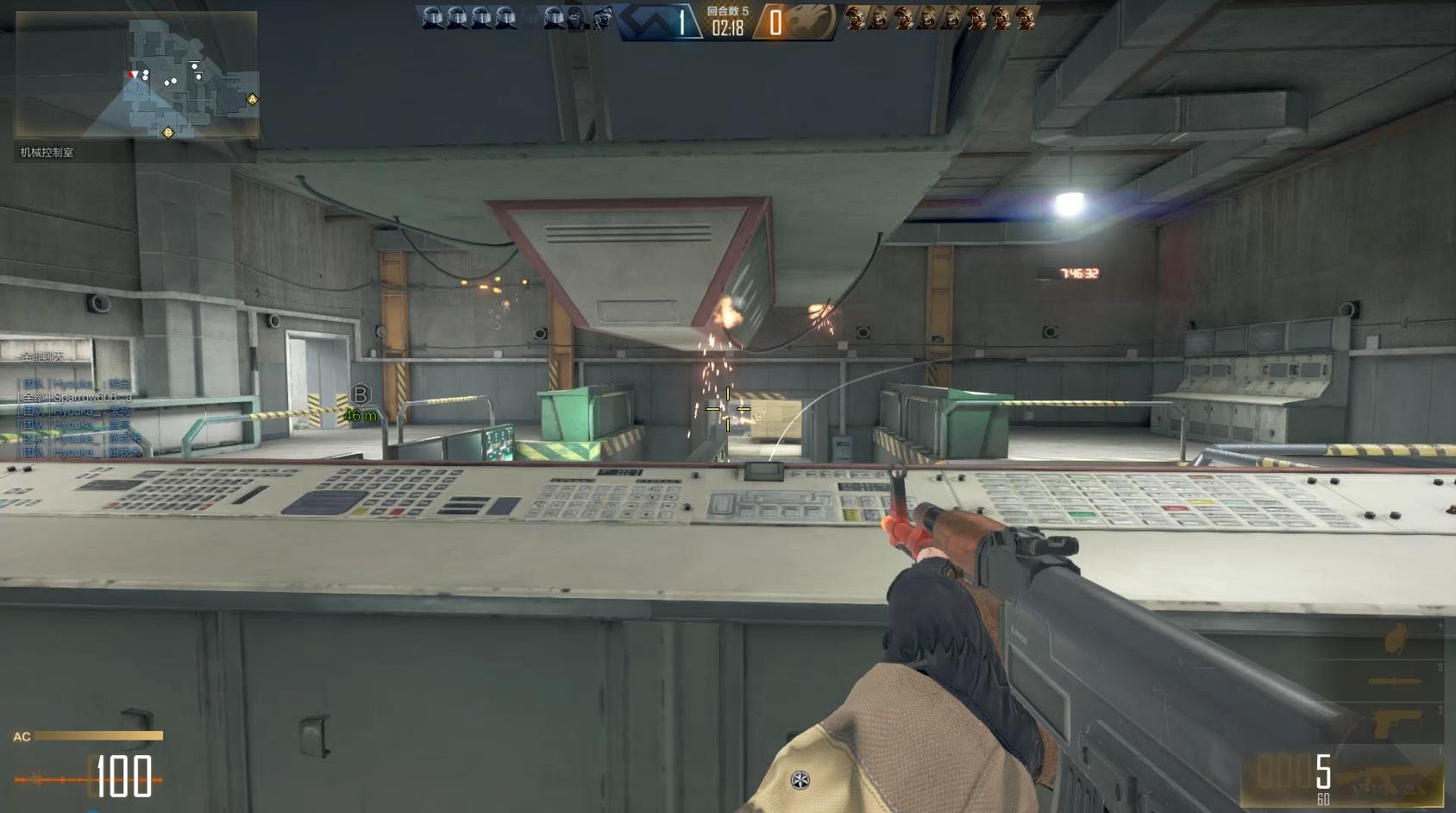1456x813 pixels.
Task: Click the minimap in the corner
Action: pos(136,75)
